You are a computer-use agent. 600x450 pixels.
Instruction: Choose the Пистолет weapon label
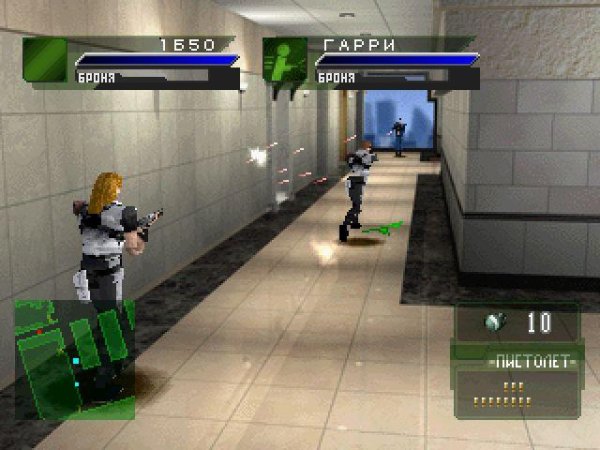pyautogui.click(x=517, y=361)
